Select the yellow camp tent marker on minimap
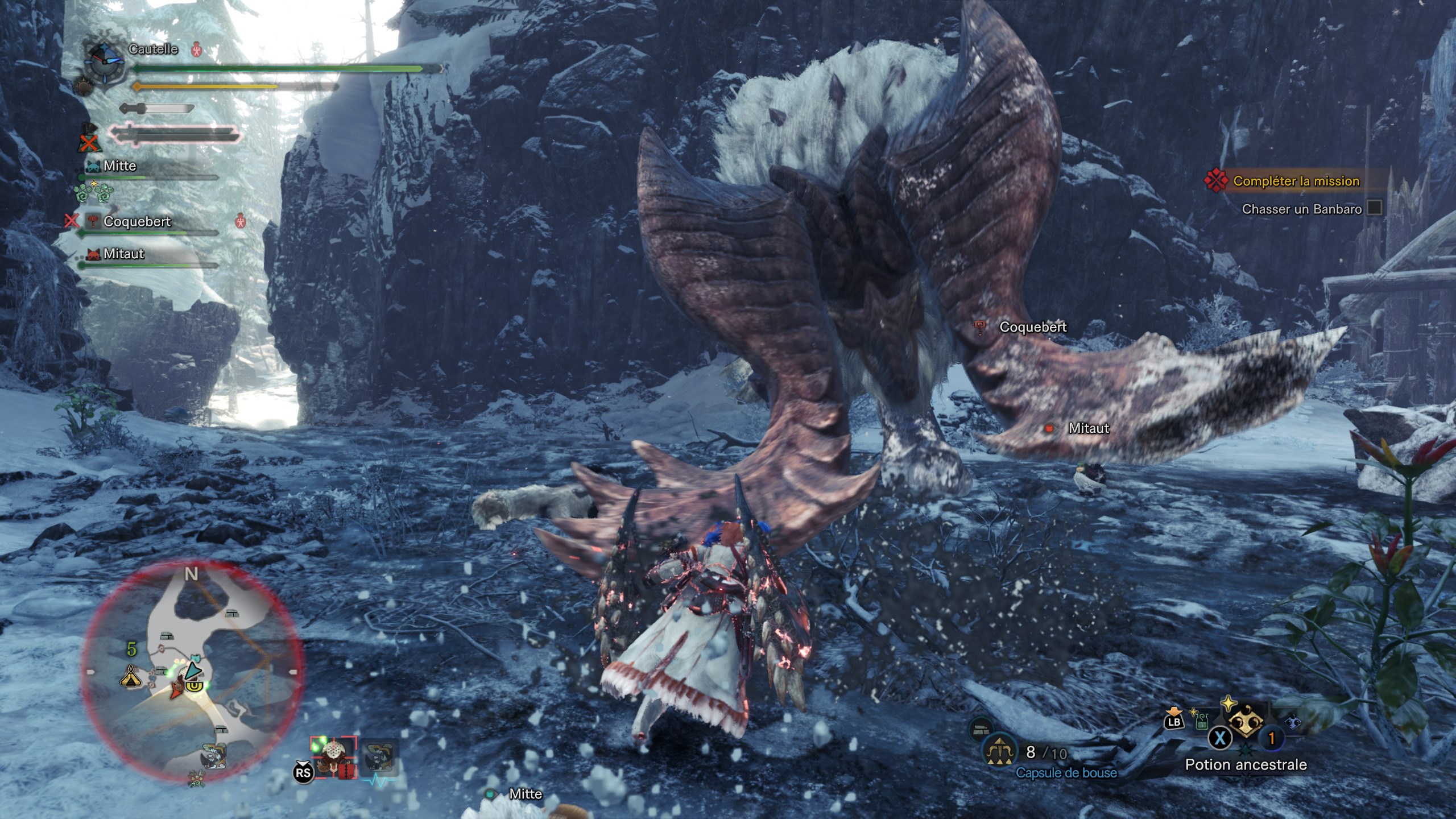The height and width of the screenshot is (819, 1456). [131, 676]
